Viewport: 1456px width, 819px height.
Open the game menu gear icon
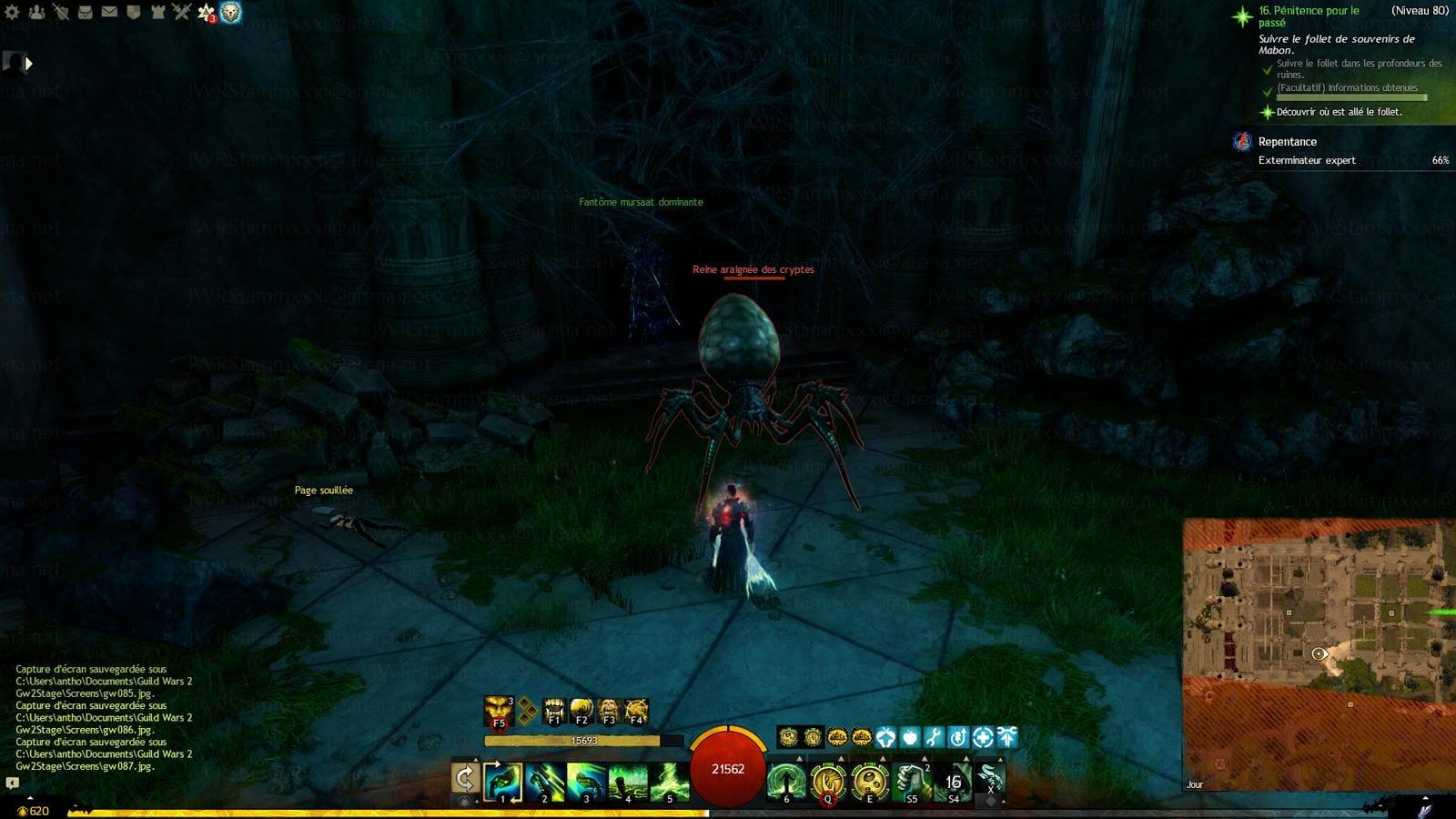pos(13,12)
